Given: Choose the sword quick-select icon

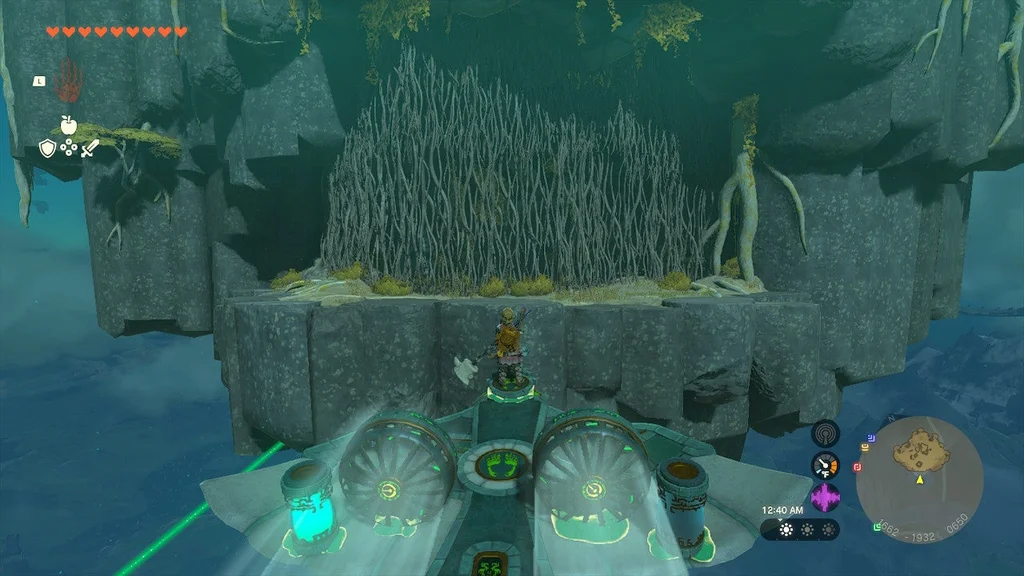Looking at the screenshot, I should [90, 148].
